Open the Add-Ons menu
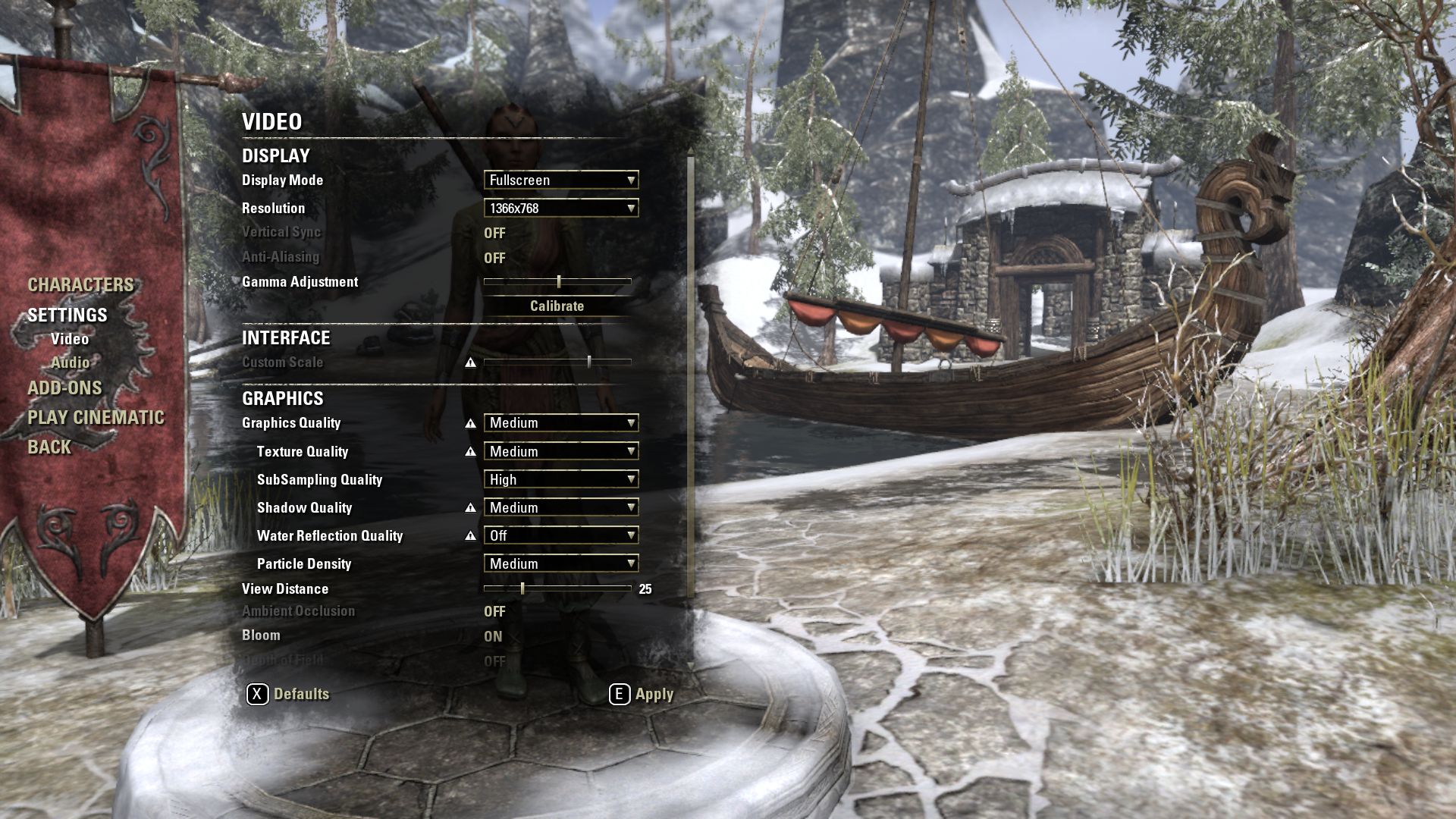Image resolution: width=1456 pixels, height=819 pixels. pyautogui.click(x=64, y=388)
